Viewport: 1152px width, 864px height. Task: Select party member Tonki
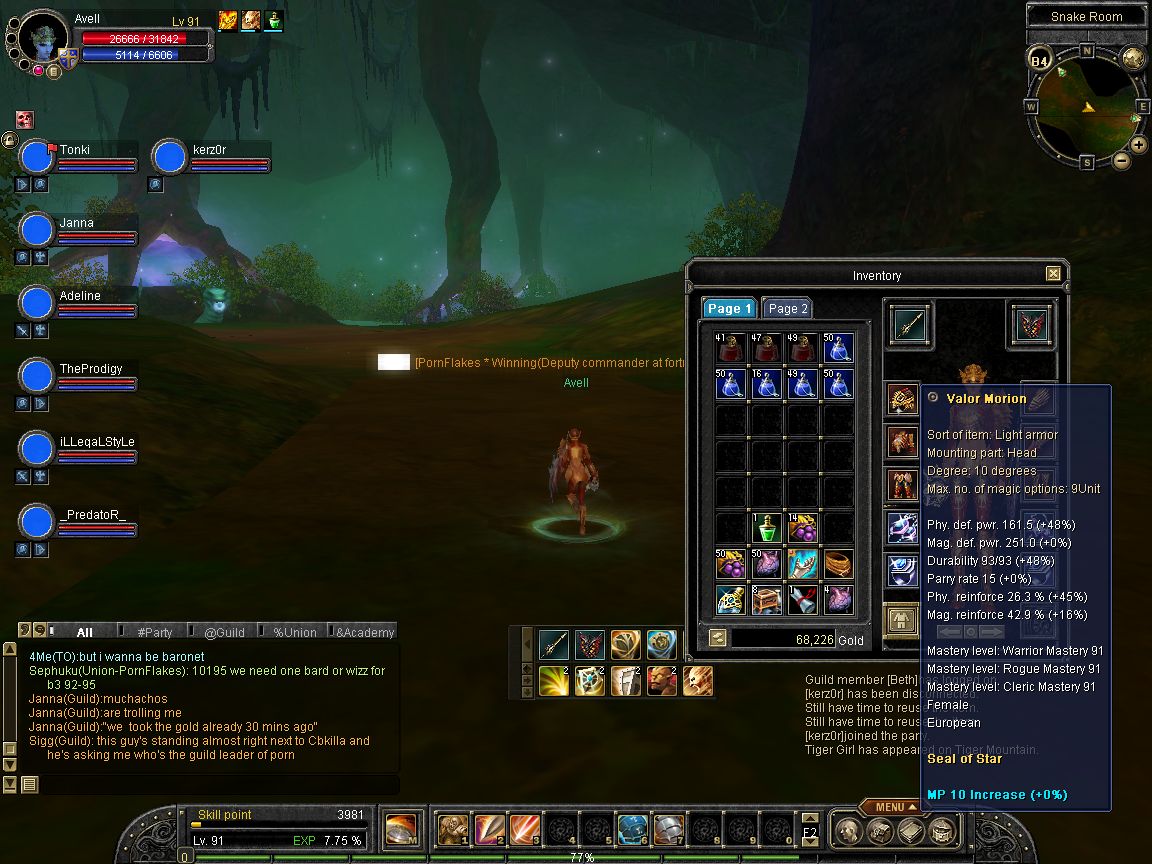[x=76, y=150]
